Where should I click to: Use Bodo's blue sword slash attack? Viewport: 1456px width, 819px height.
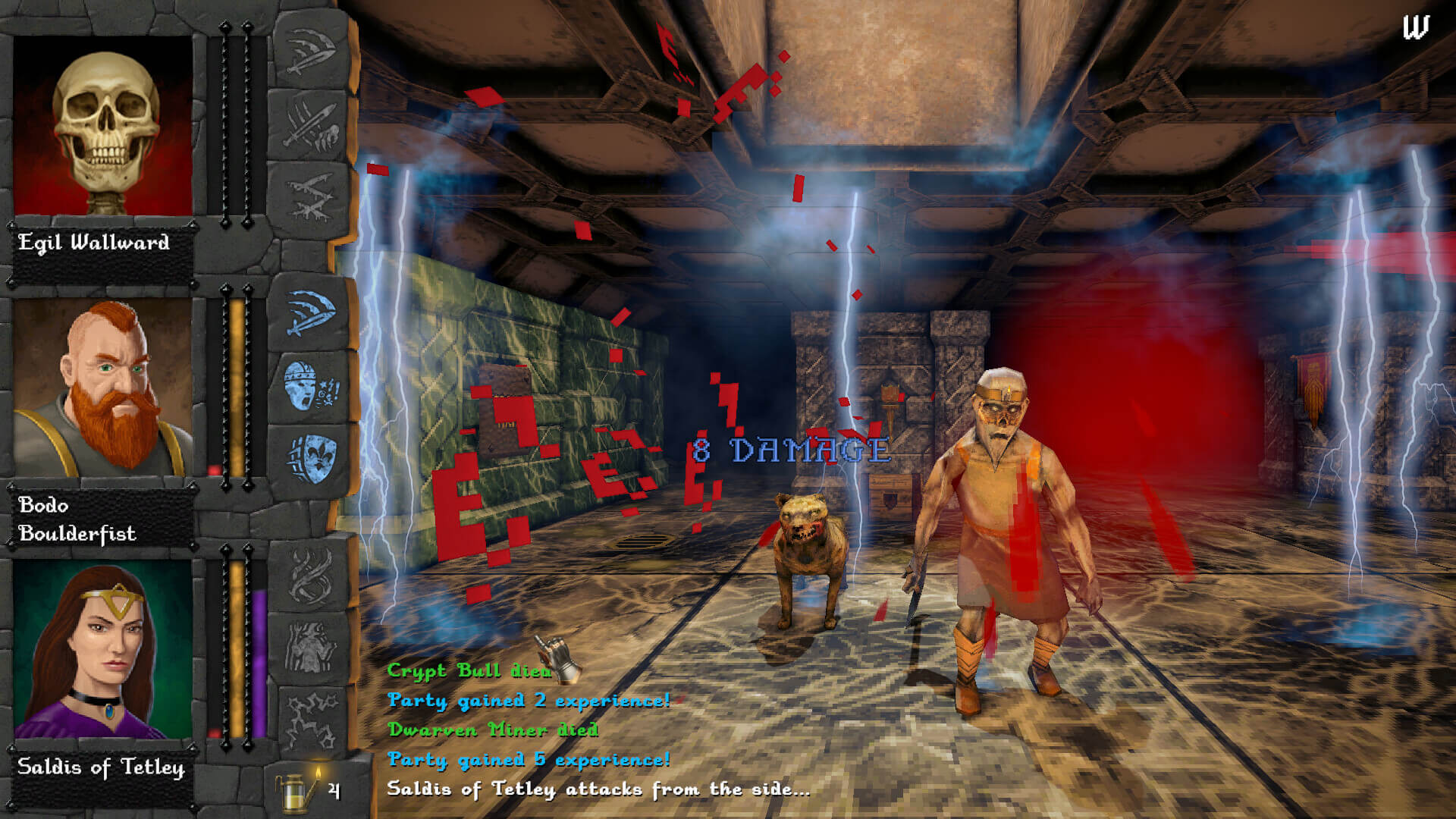(310, 312)
